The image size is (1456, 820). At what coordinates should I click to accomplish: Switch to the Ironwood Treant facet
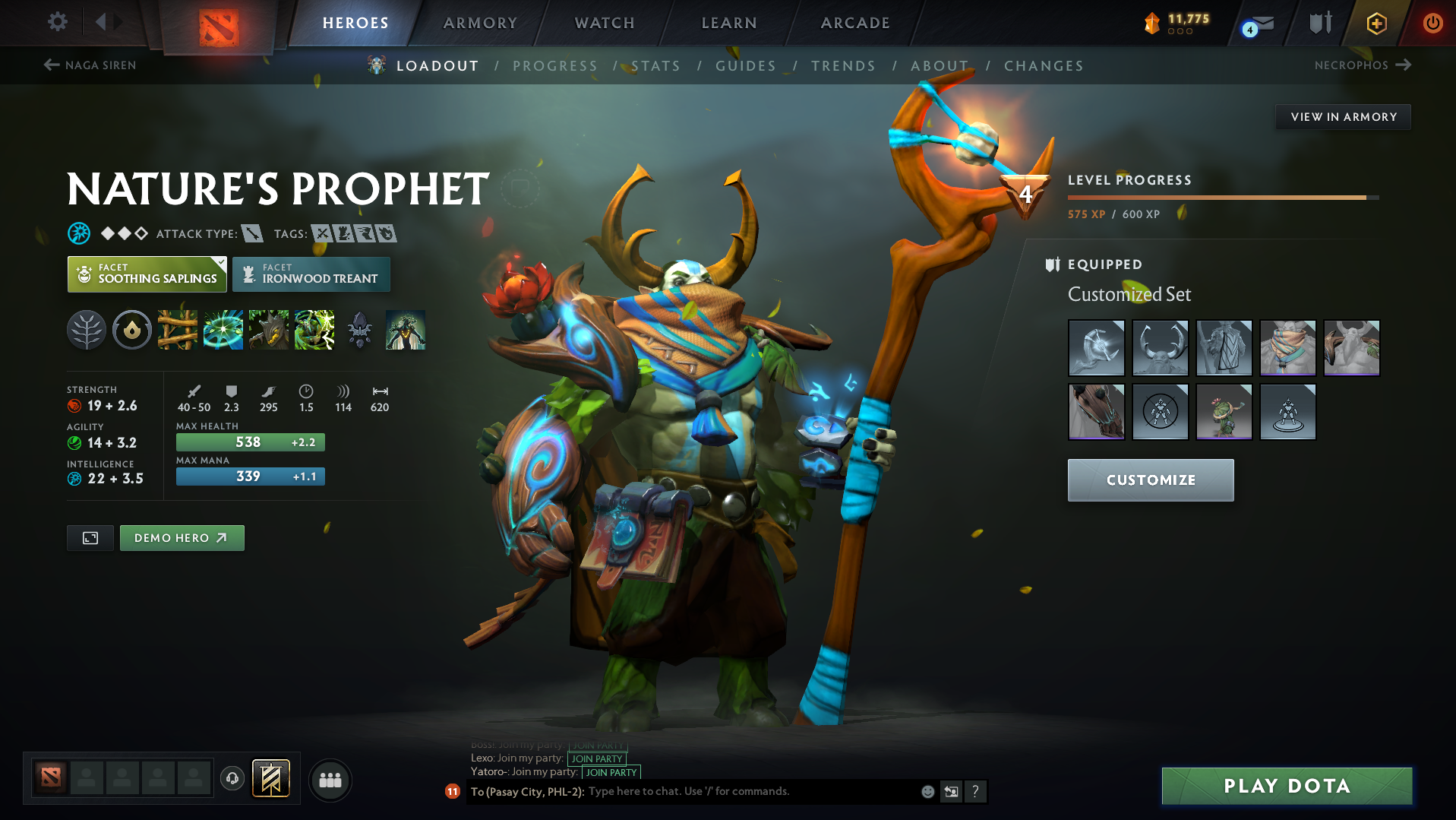click(x=311, y=274)
